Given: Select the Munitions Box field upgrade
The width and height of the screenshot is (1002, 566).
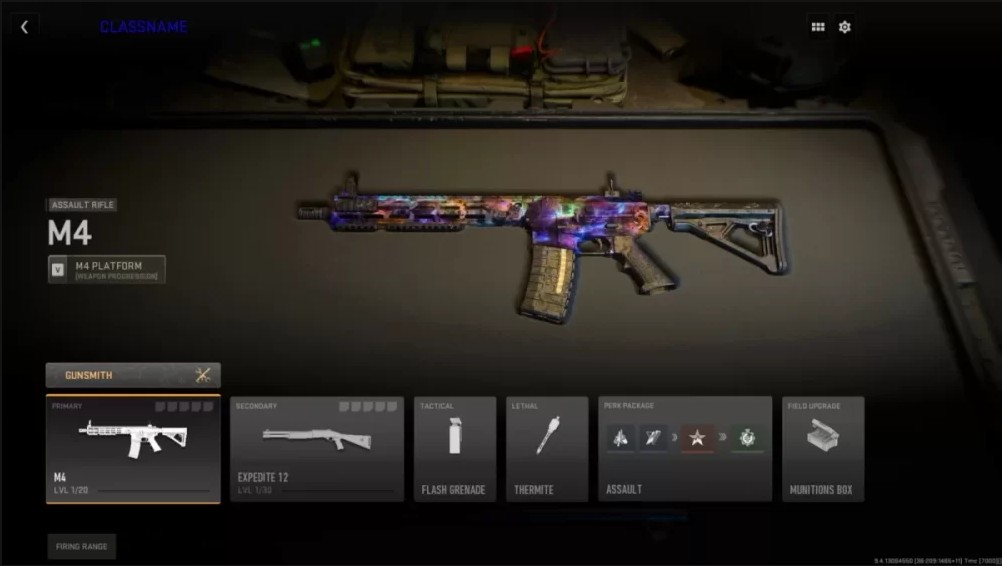Looking at the screenshot, I should click(823, 449).
